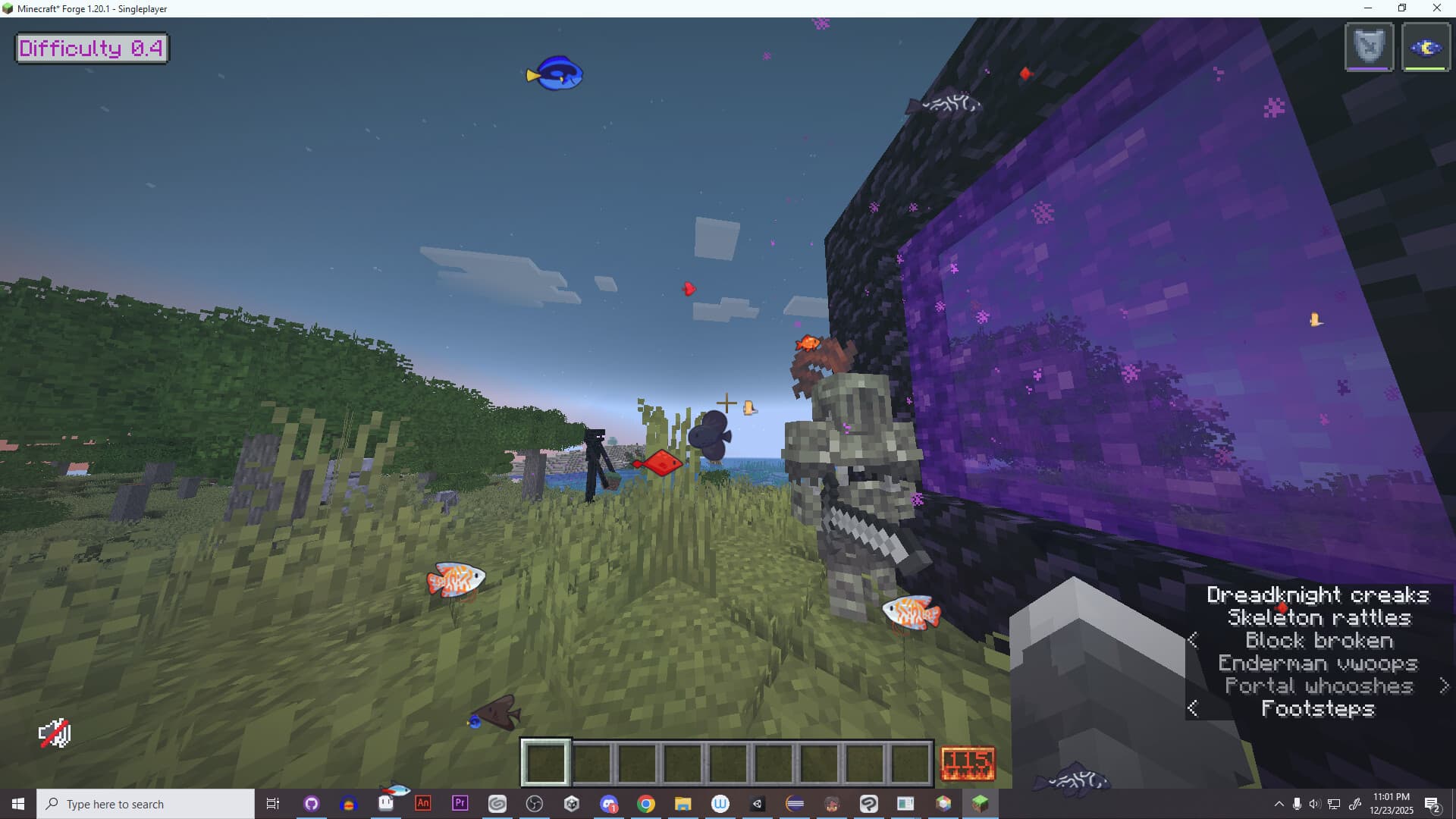Screen dimensions: 1456x819
Task: Open Discord with the unread notification badge
Action: point(610,804)
